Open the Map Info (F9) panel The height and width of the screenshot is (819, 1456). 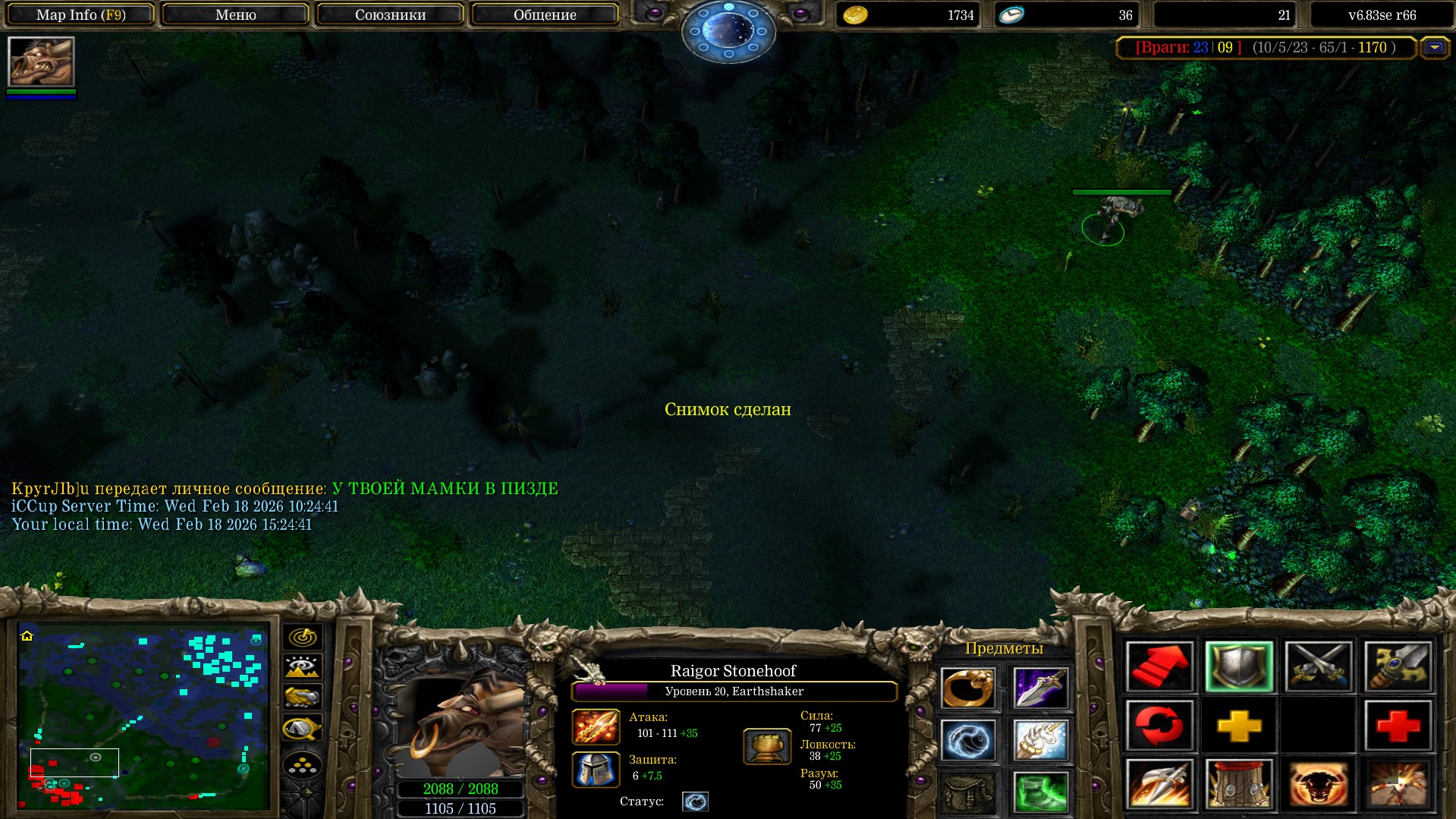[80, 14]
